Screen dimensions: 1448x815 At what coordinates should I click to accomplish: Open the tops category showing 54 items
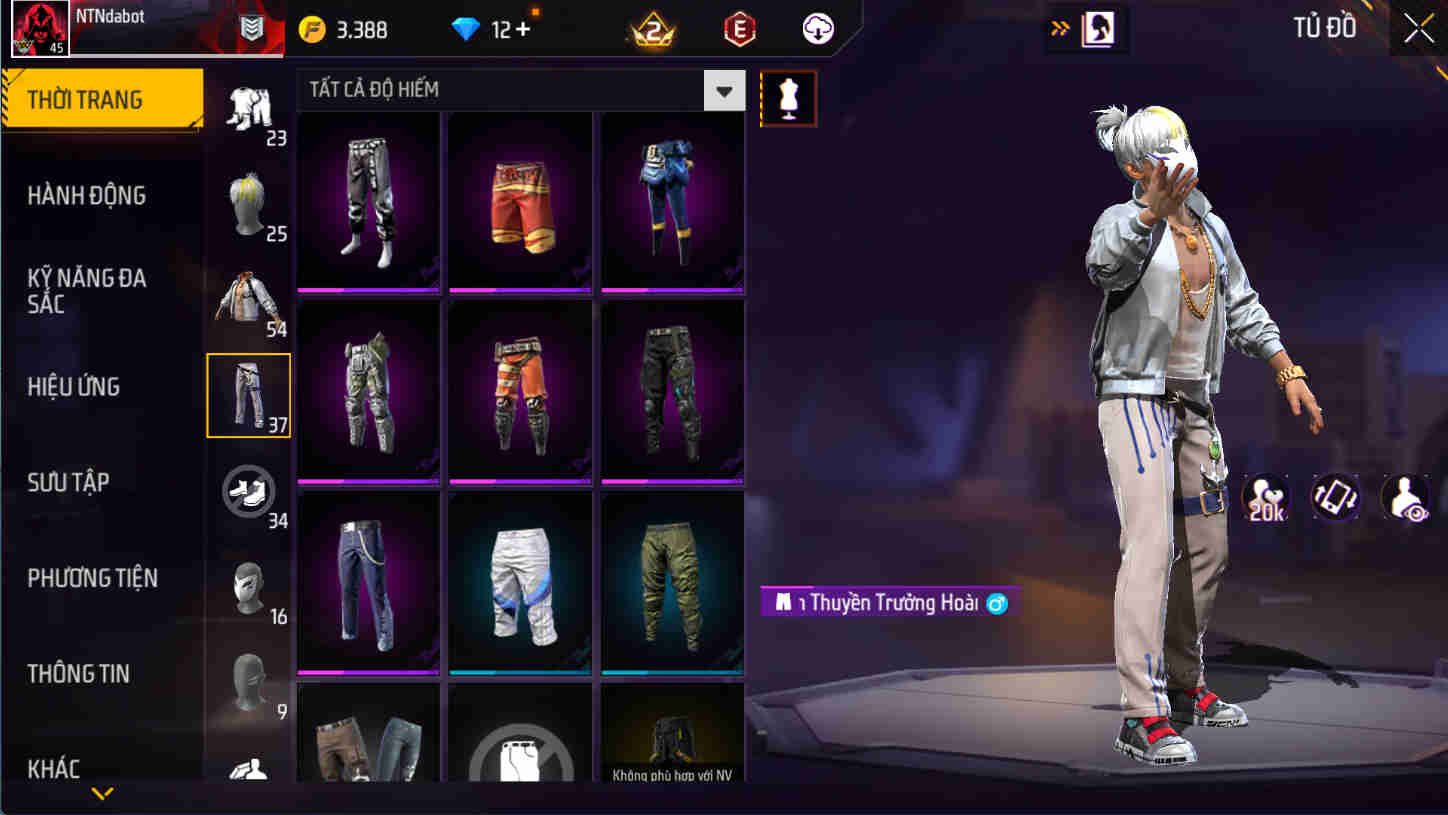(249, 296)
